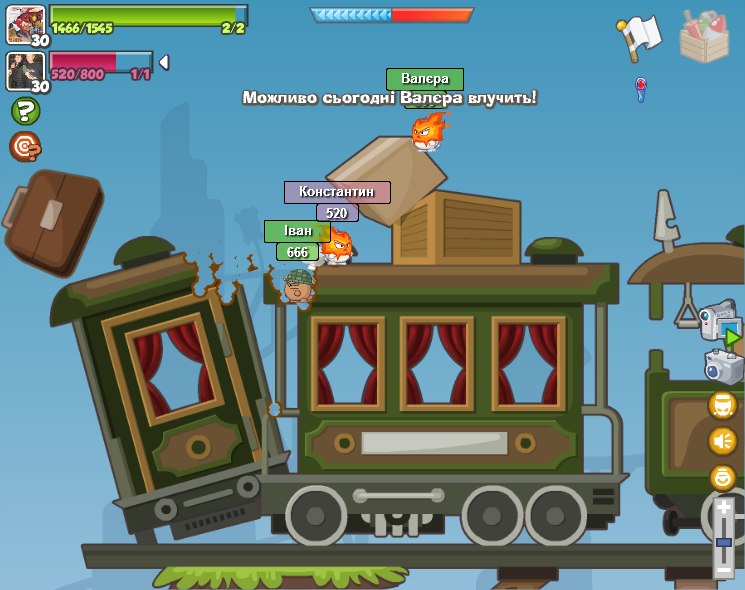The height and width of the screenshot is (590, 745).
Task: Click the orange target hint button
Action: coord(25,147)
